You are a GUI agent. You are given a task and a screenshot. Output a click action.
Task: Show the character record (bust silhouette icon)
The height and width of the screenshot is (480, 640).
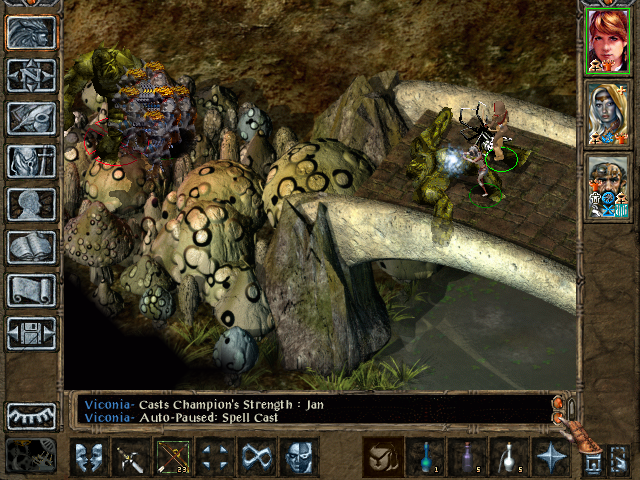(31, 204)
